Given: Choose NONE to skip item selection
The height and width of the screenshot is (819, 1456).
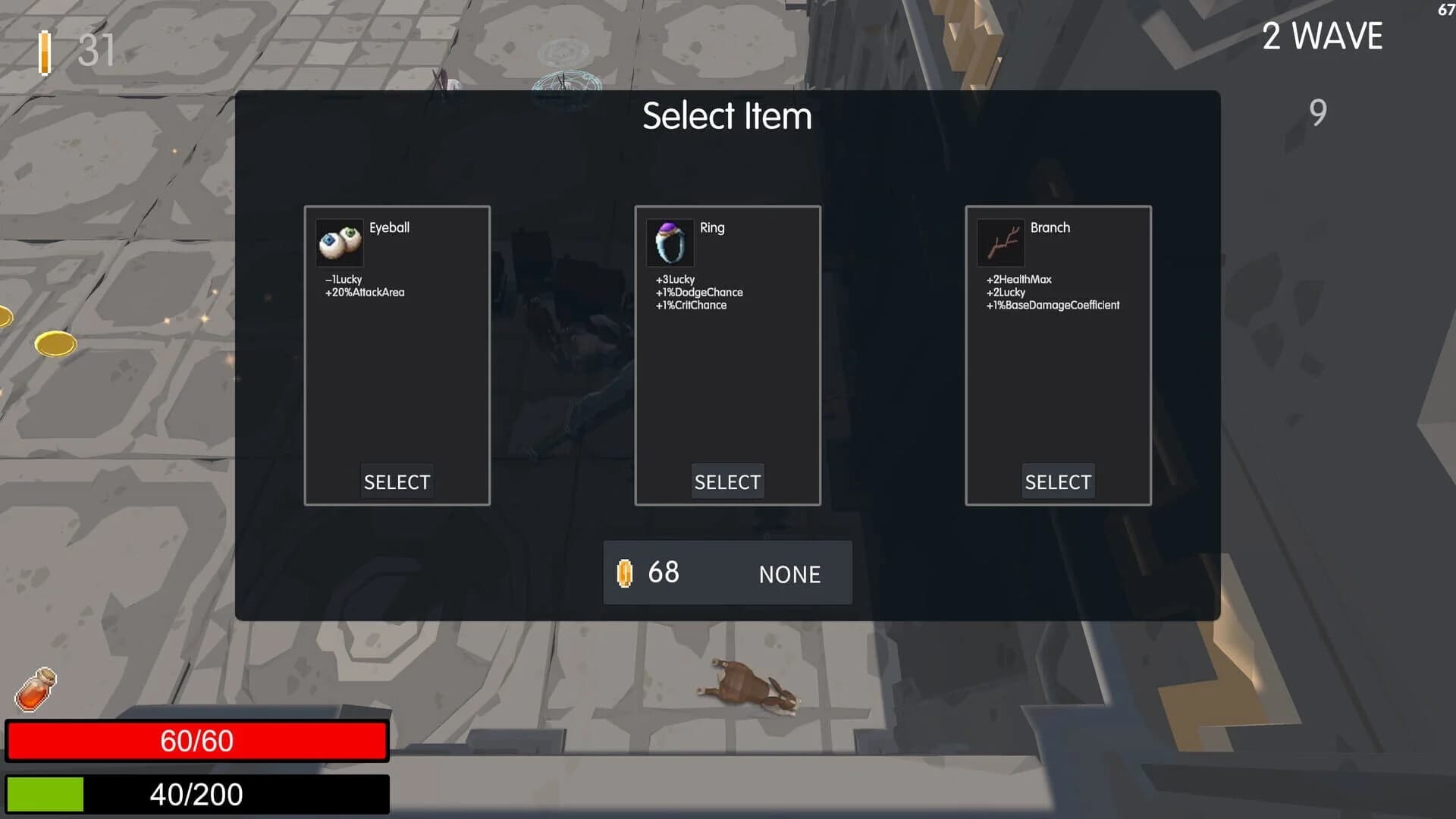Looking at the screenshot, I should click(789, 574).
